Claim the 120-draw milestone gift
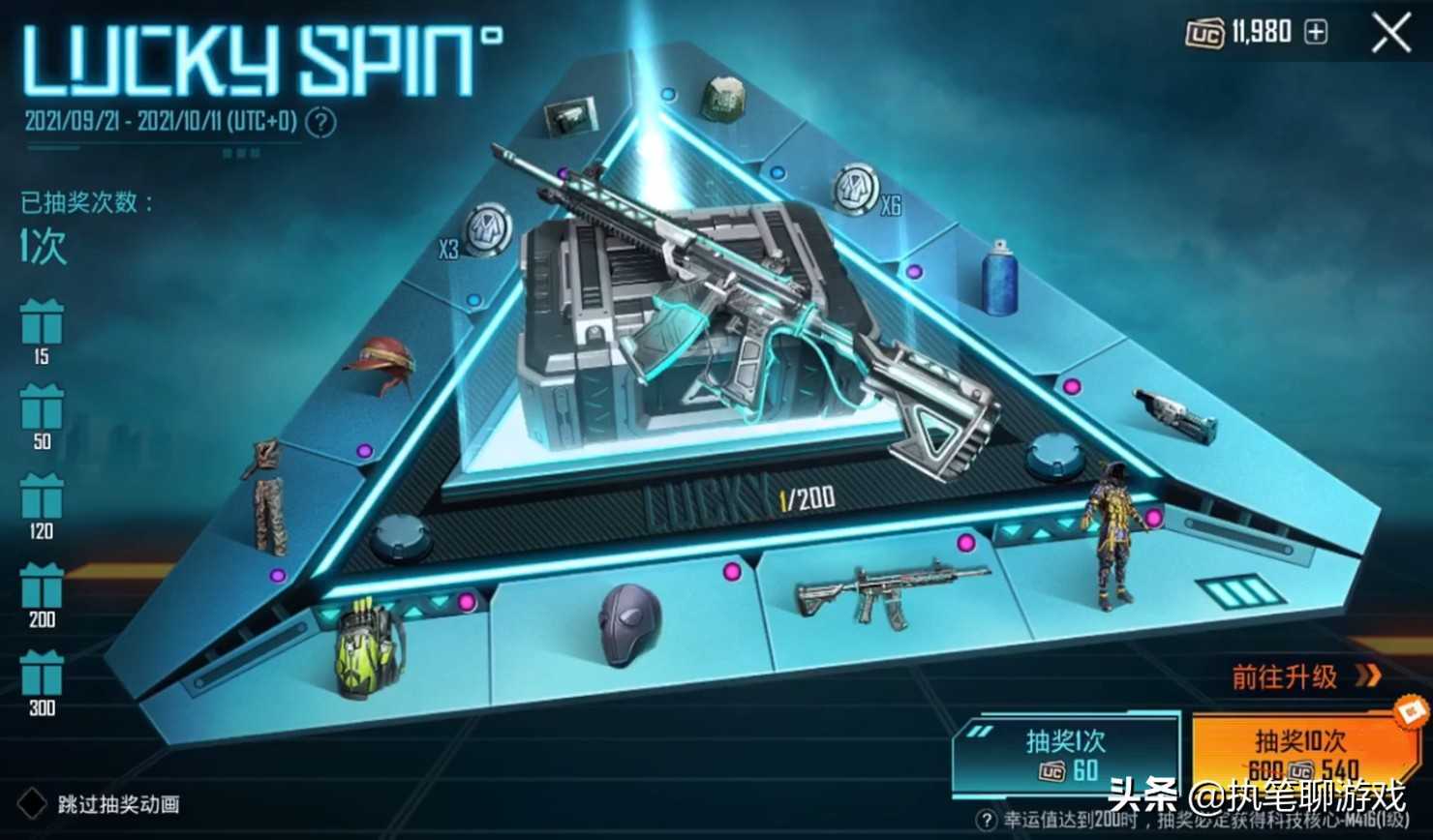Image resolution: width=1433 pixels, height=840 pixels. 42,497
